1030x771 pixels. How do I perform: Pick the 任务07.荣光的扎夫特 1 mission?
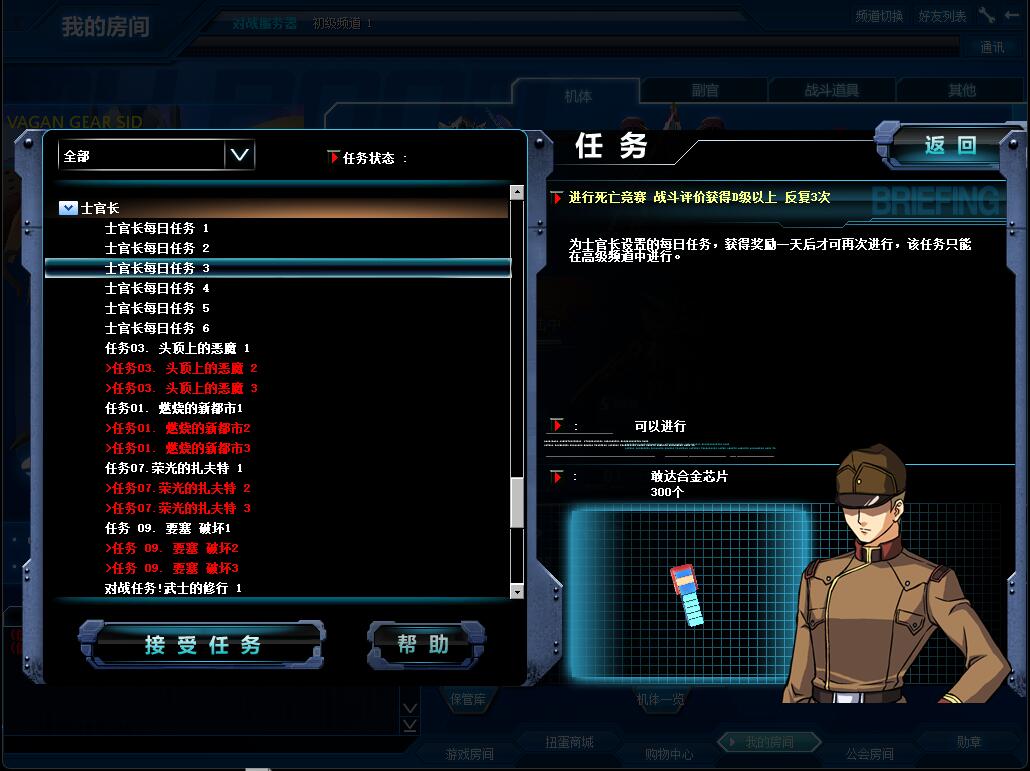point(174,468)
